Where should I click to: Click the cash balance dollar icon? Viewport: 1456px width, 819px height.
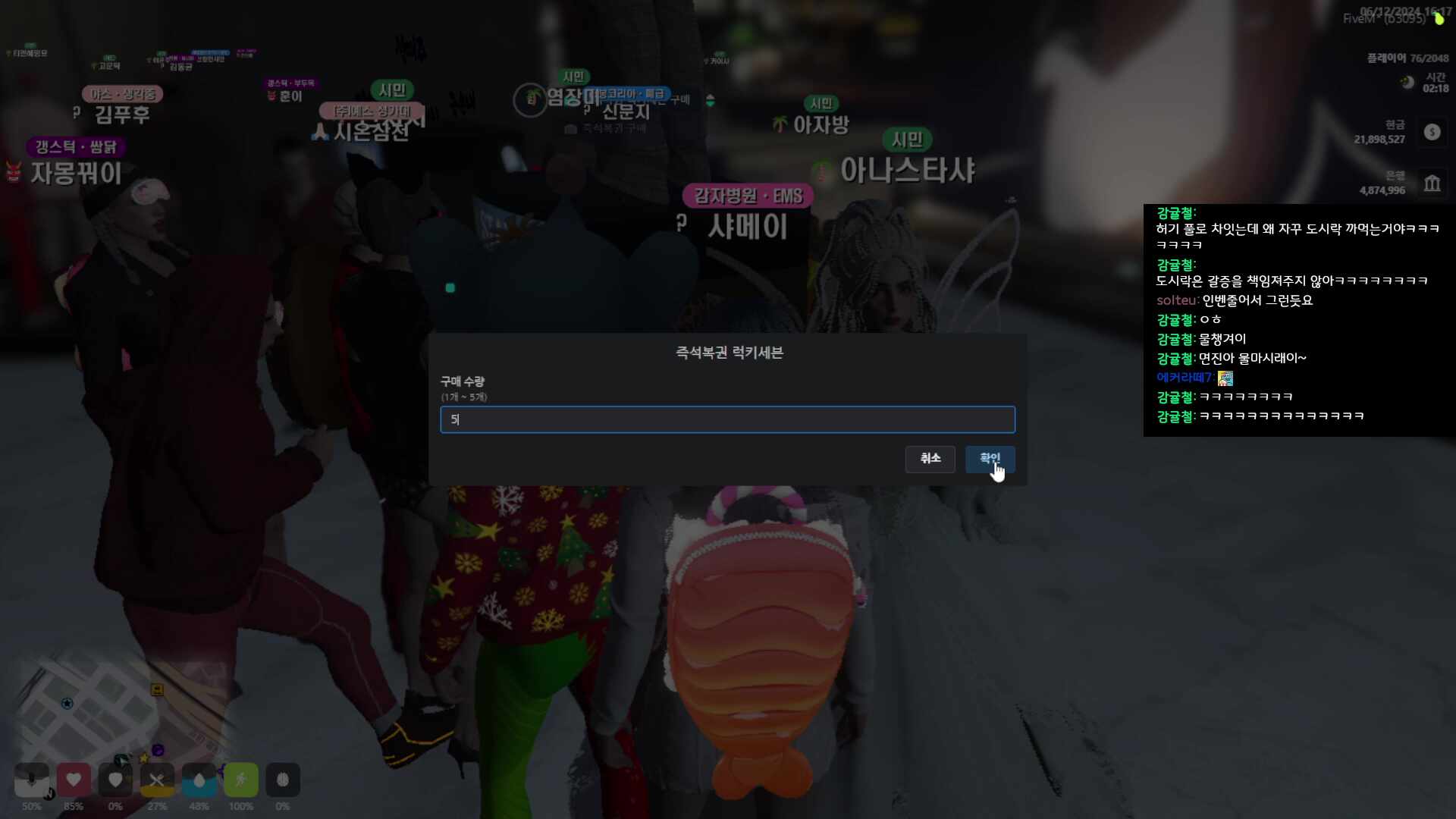[1432, 131]
